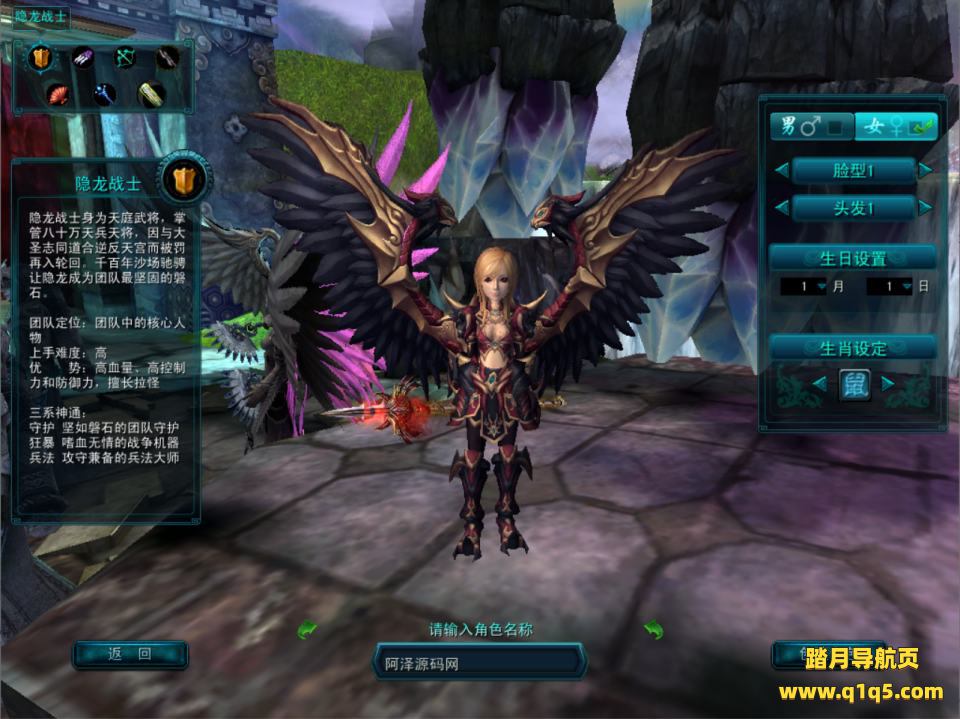
Task: Pick the blue staff class icon
Action: pos(104,94)
